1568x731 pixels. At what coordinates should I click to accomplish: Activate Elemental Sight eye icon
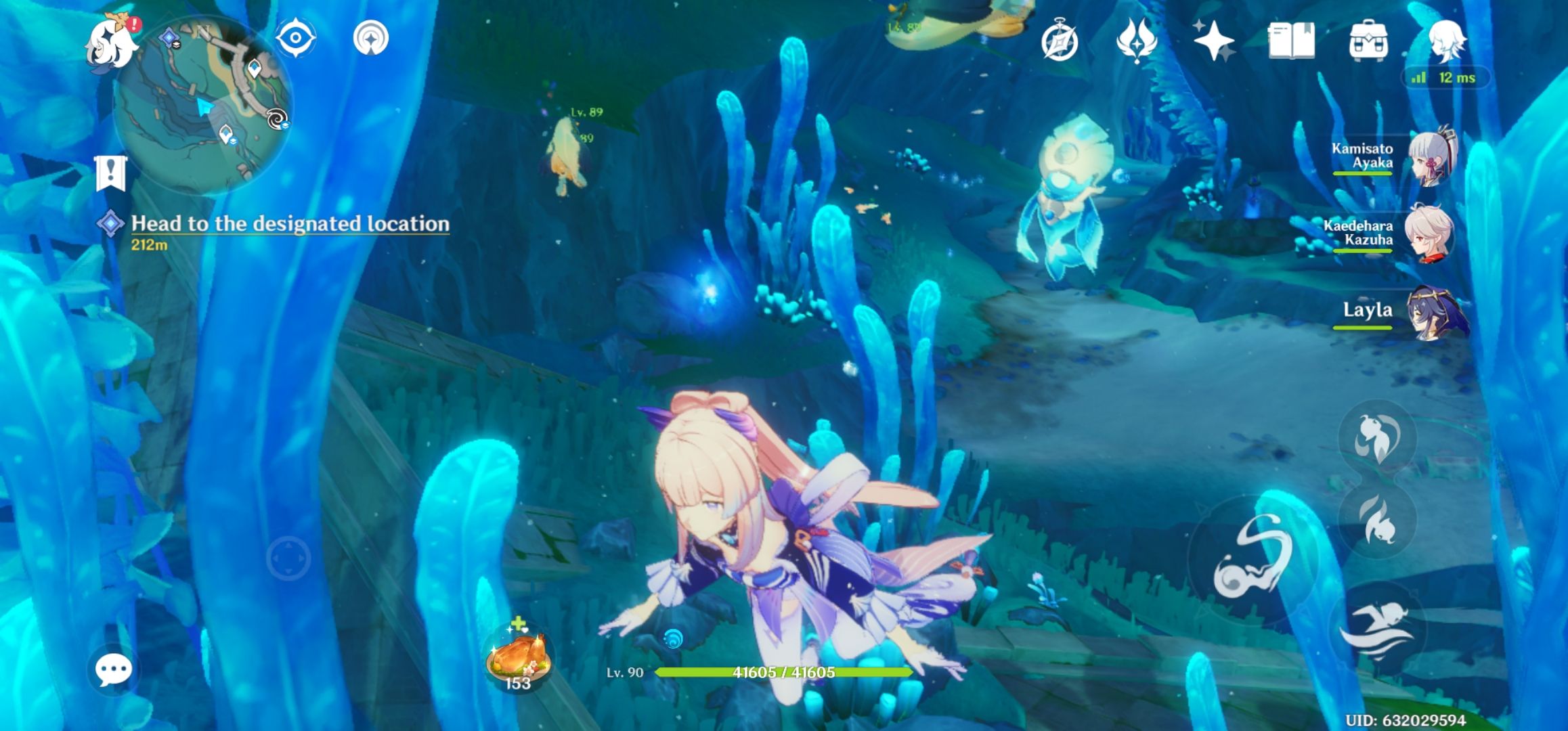[x=296, y=37]
